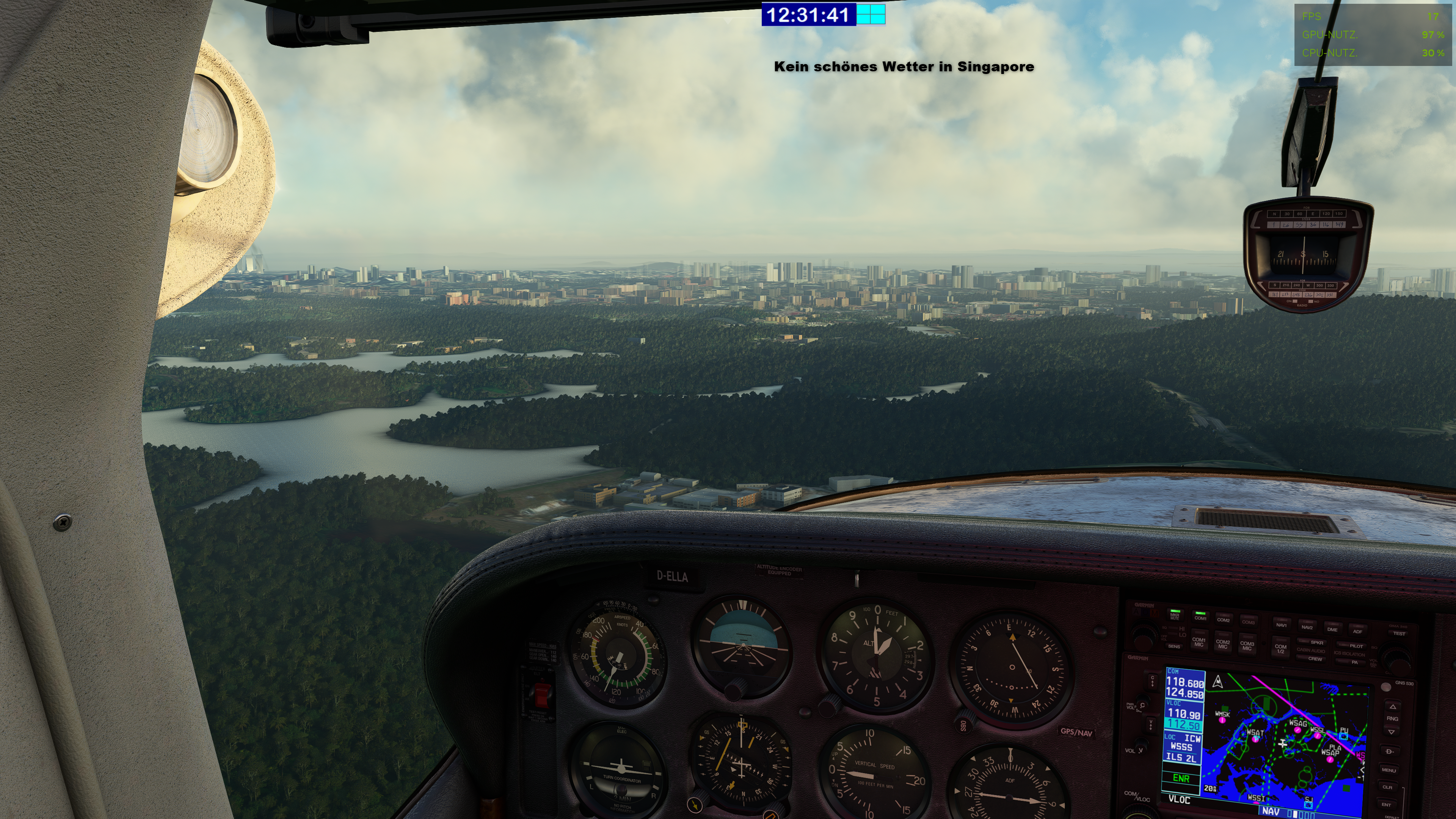The image size is (1456, 819).
Task: Enable the COM2 audio button
Action: click(1223, 619)
